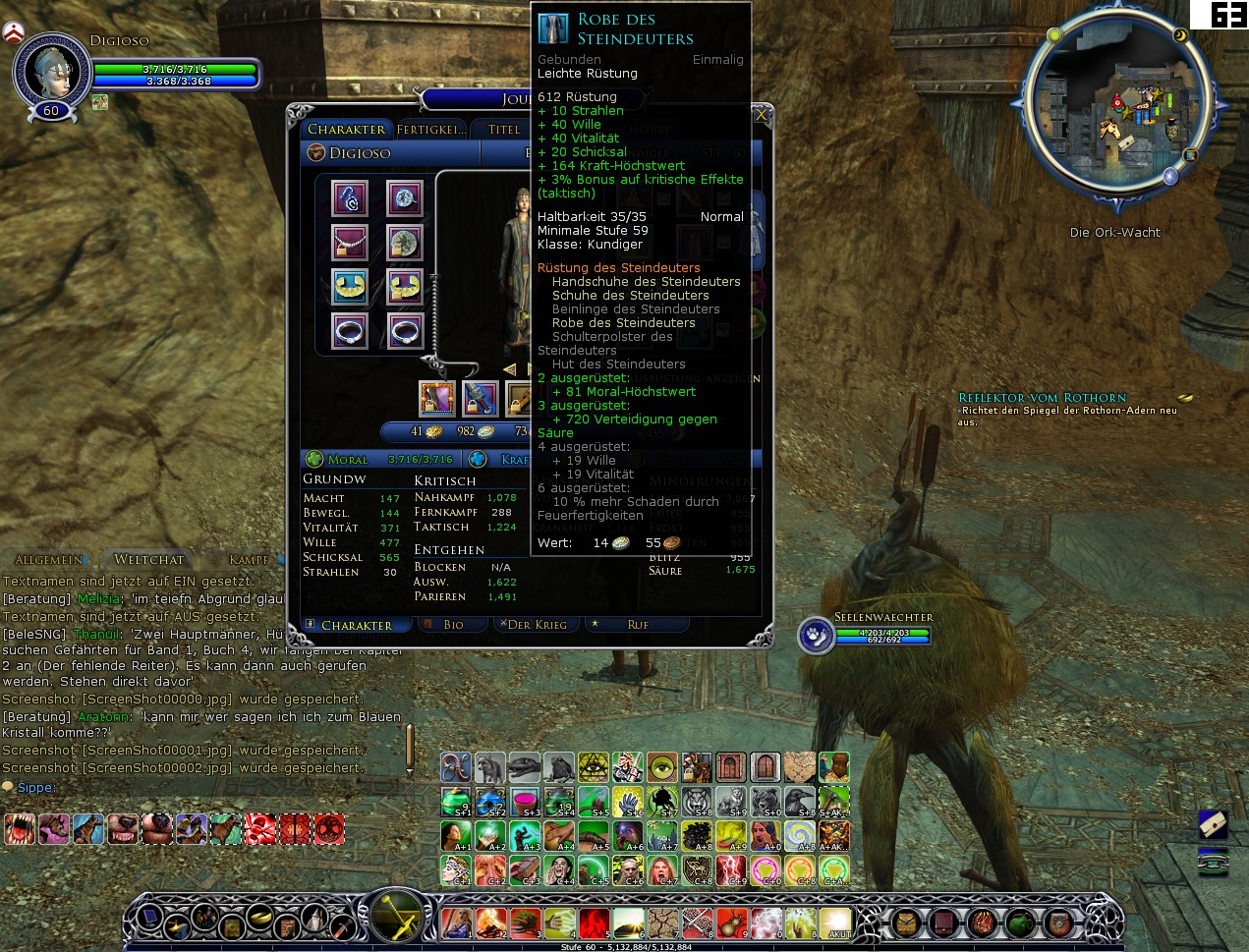The image size is (1249, 952).
Task: Select the locked necklace equipment slot
Action: [349, 242]
